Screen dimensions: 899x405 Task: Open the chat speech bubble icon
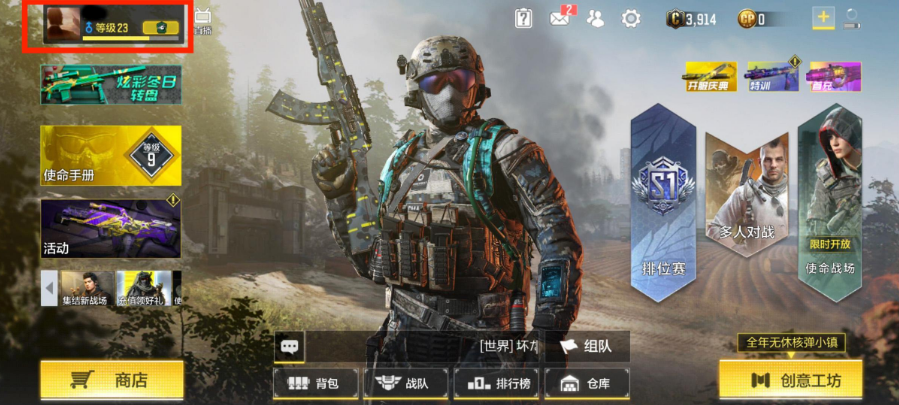click(x=290, y=346)
